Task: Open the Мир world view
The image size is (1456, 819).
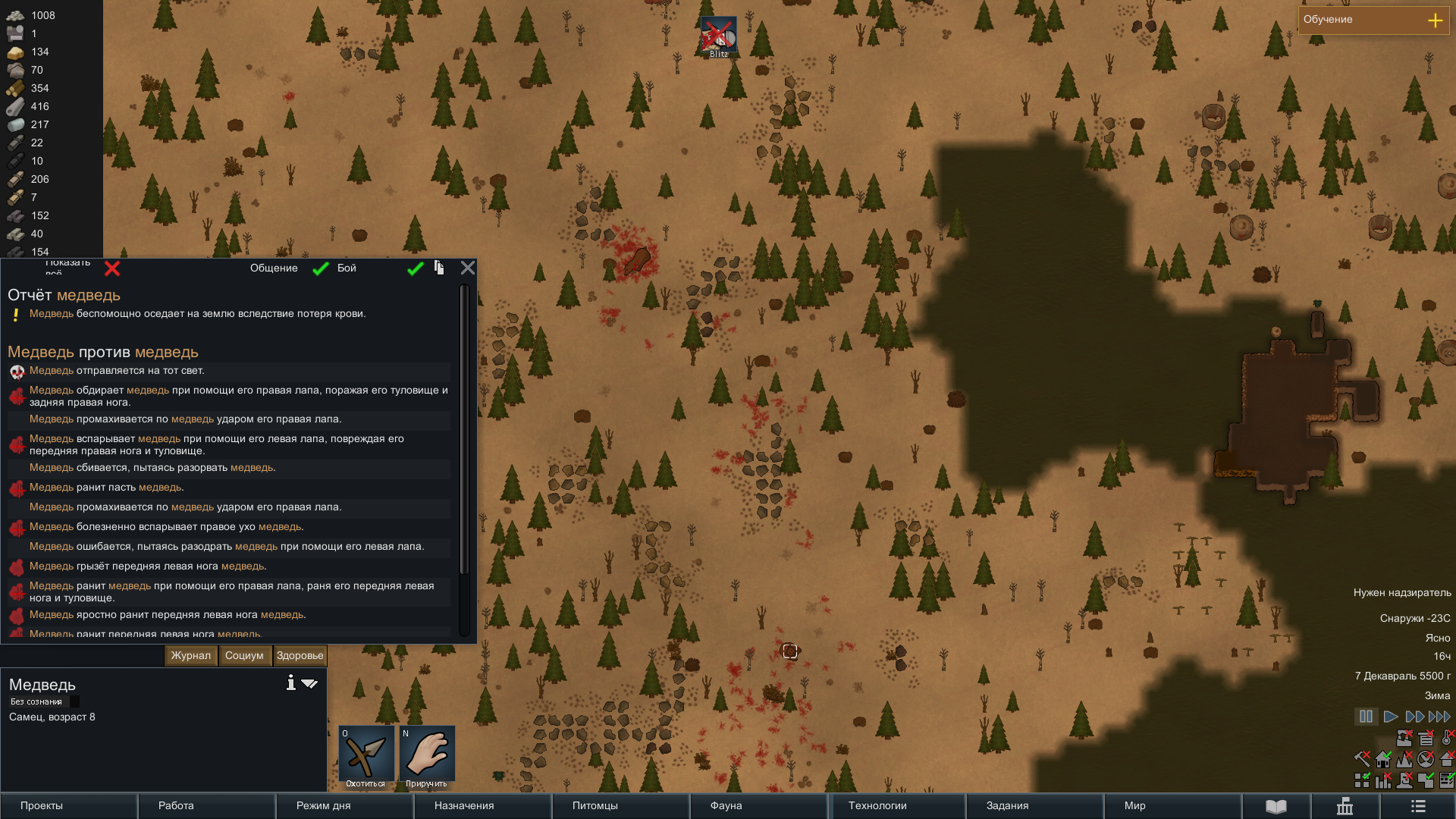Action: [x=1172, y=805]
